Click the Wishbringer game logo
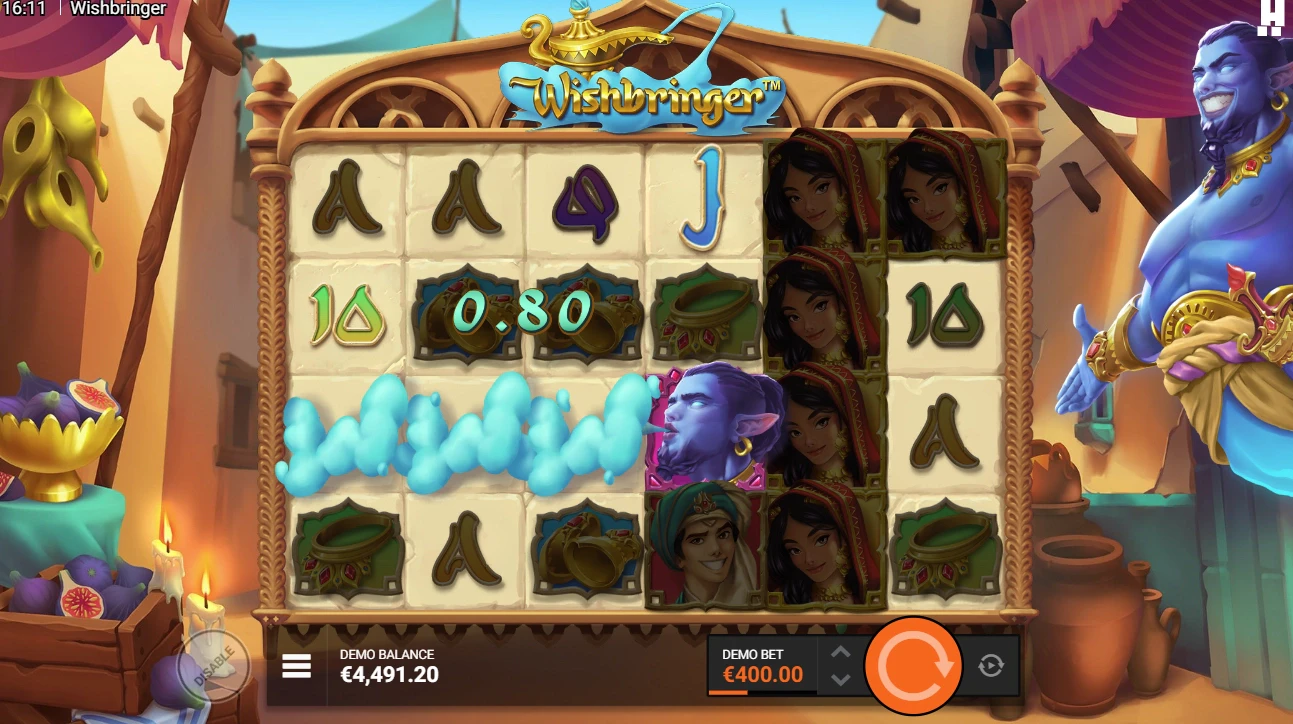 [647, 98]
